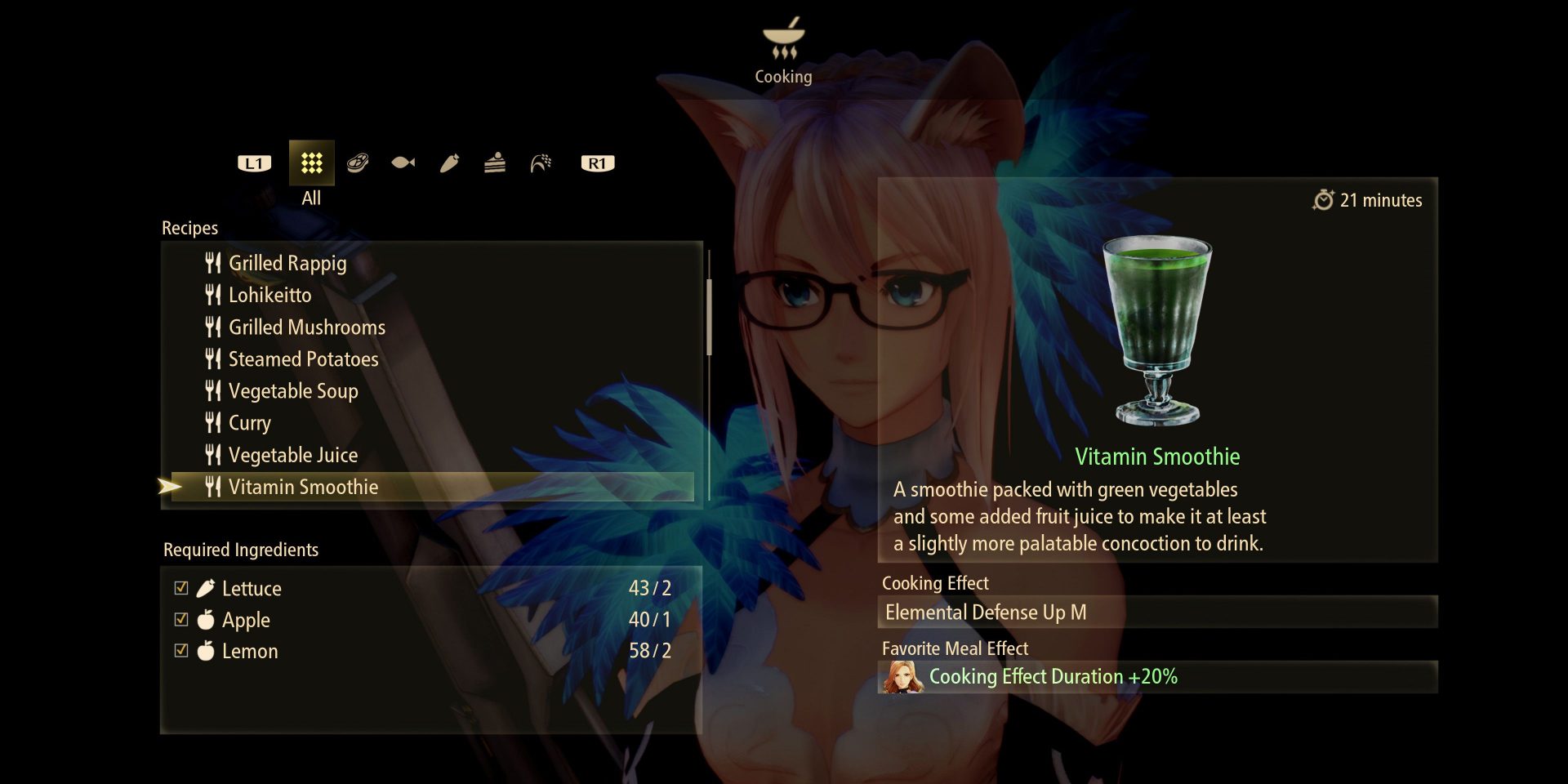Click the Elemental Defense Up M effect
This screenshot has width=1568, height=784.
click(986, 612)
